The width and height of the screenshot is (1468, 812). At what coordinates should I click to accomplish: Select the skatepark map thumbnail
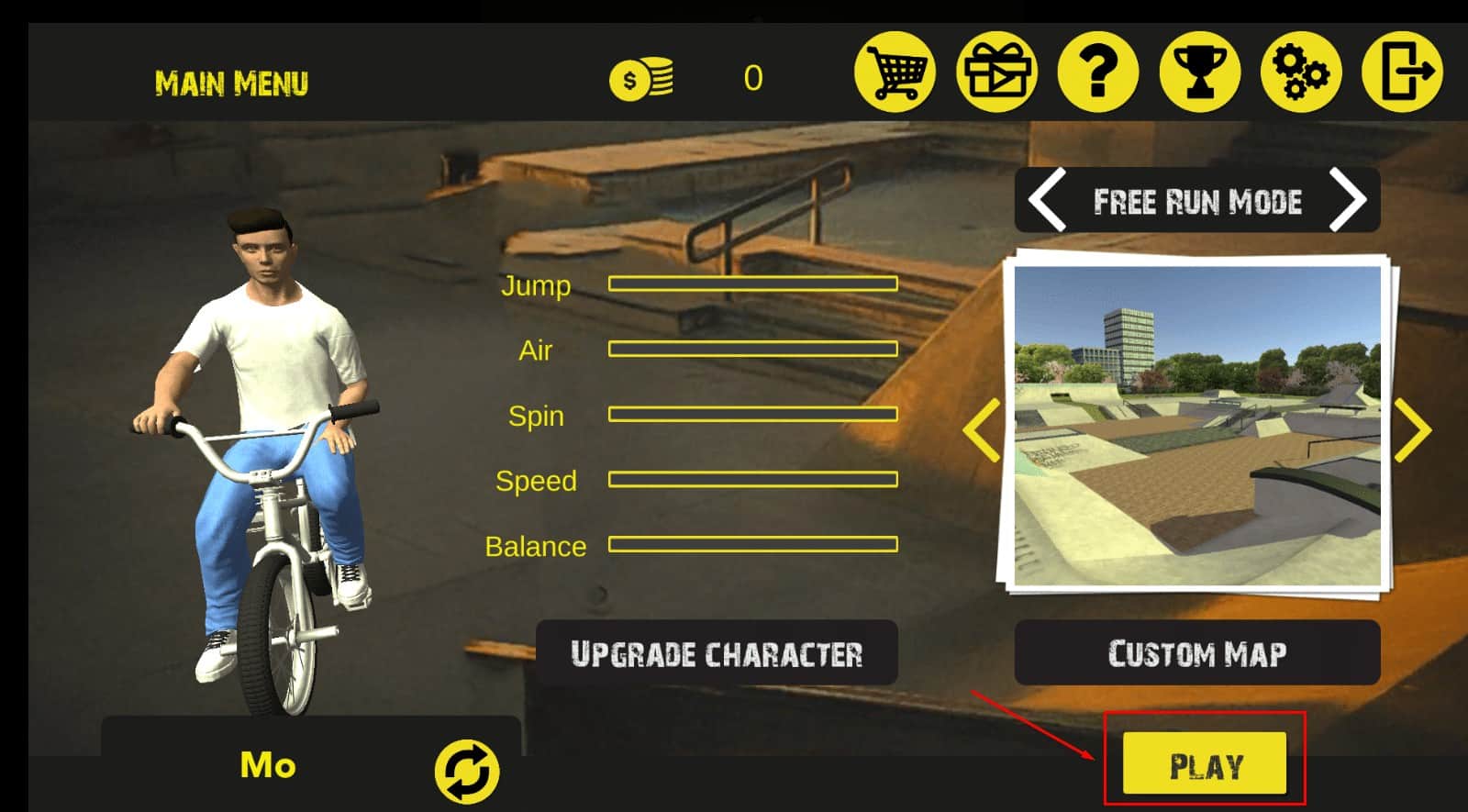[1196, 427]
